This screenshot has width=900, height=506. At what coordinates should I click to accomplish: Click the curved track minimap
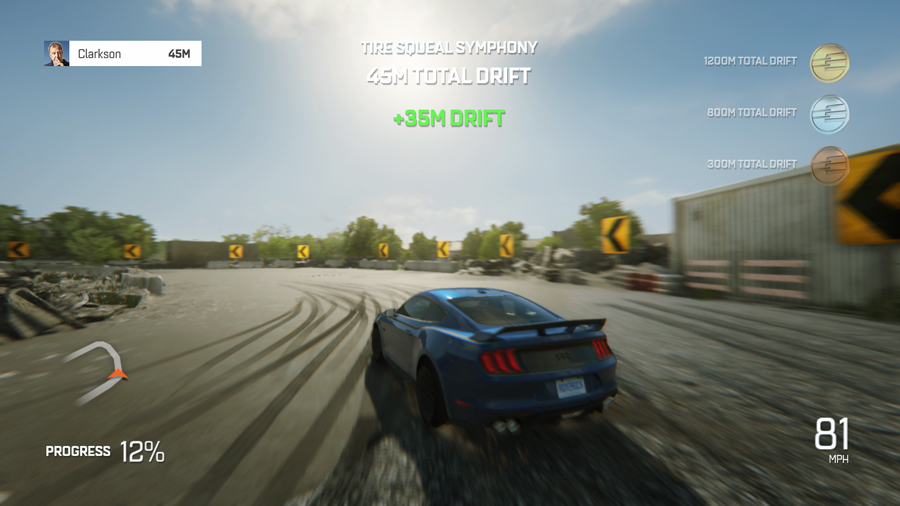tap(98, 371)
